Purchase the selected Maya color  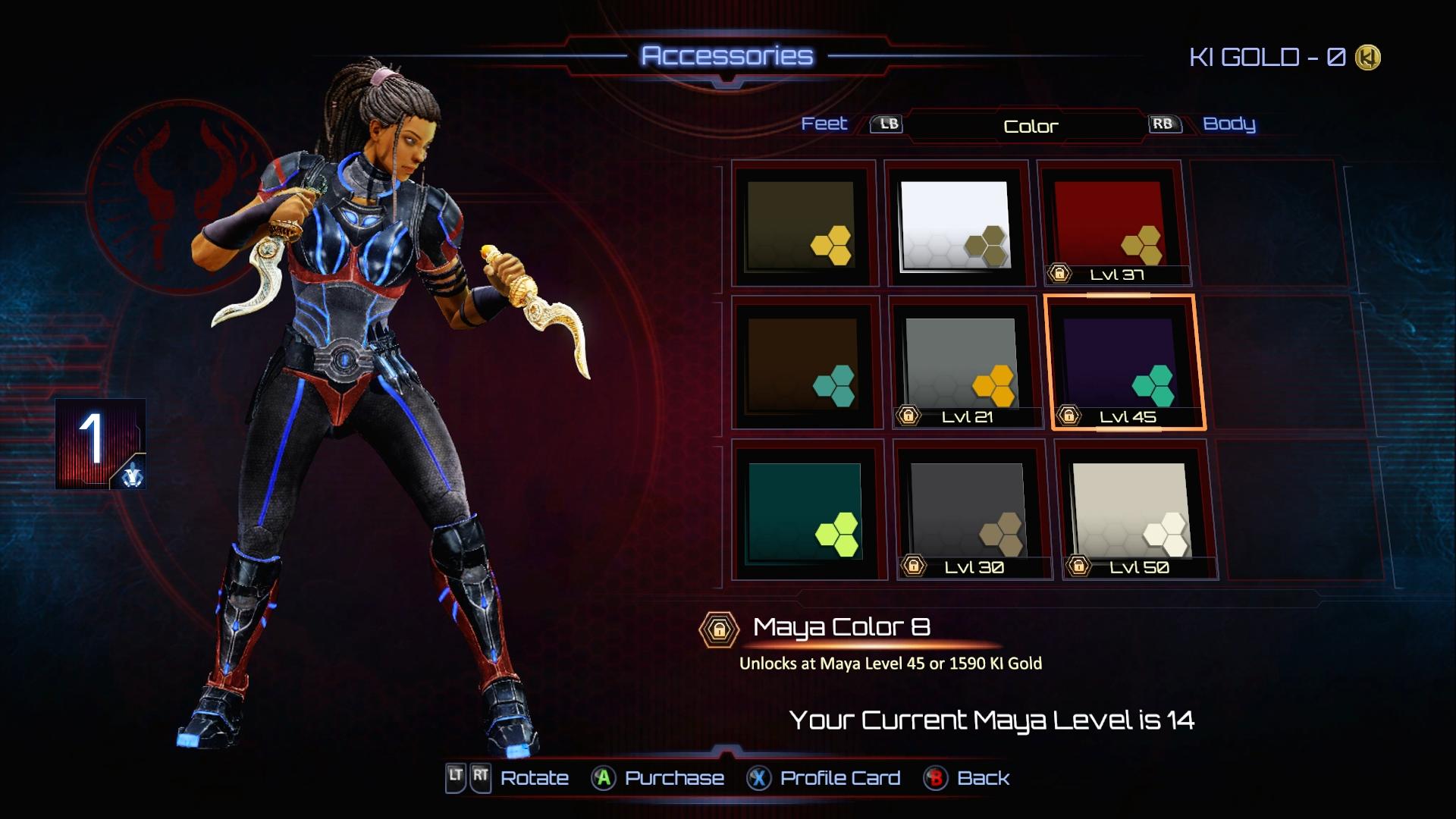click(x=658, y=778)
